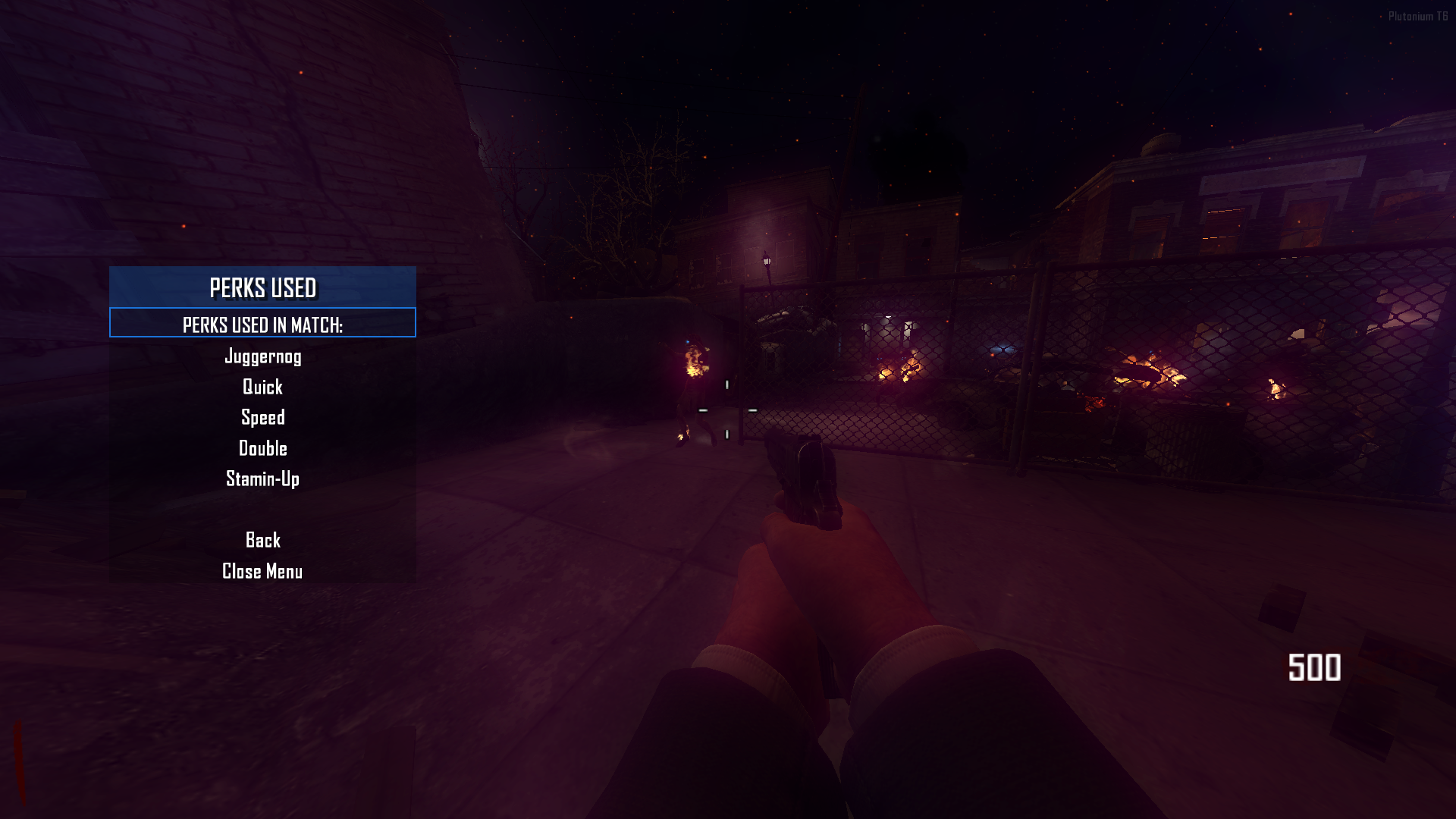Select the Quick perk entry

coord(262,388)
